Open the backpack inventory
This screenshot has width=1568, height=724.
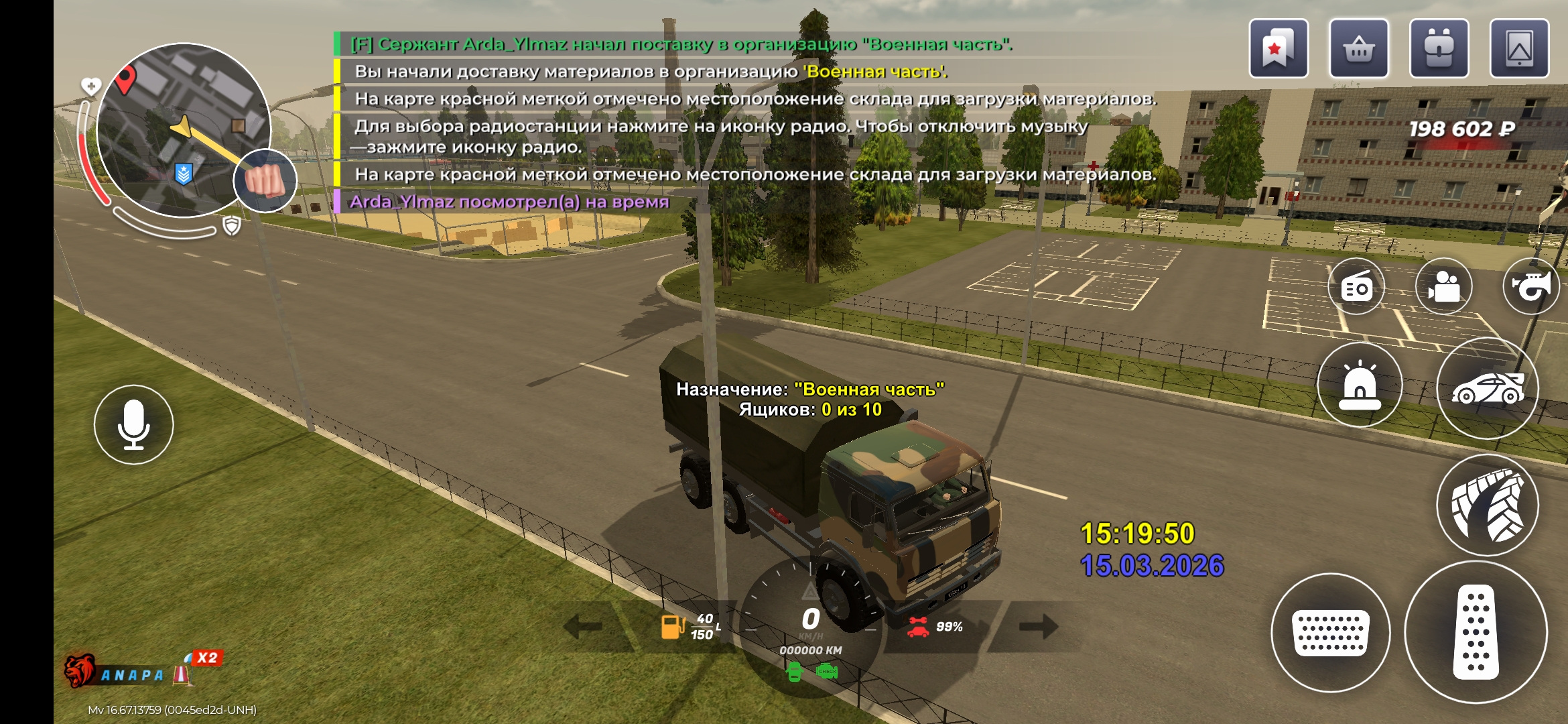pyautogui.click(x=1439, y=49)
